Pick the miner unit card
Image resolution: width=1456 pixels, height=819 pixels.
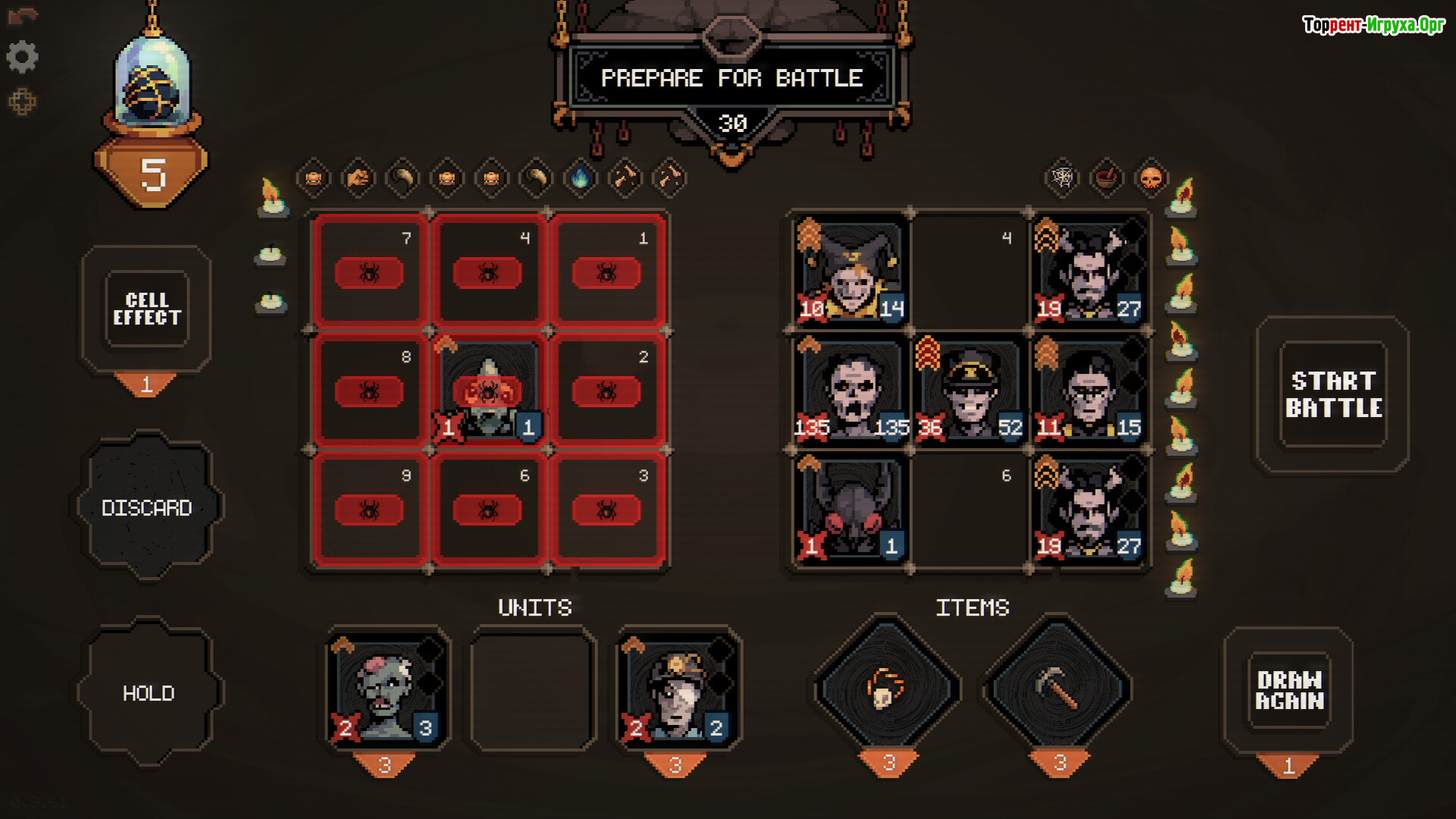point(677,689)
